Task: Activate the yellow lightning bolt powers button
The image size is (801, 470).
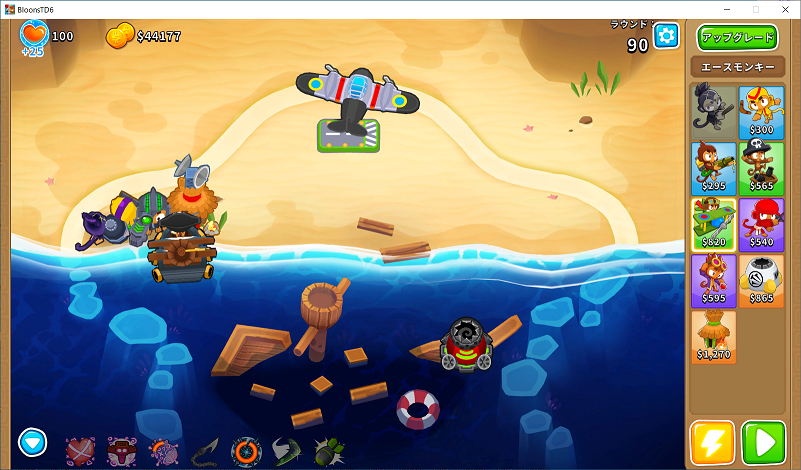Action: click(712, 442)
